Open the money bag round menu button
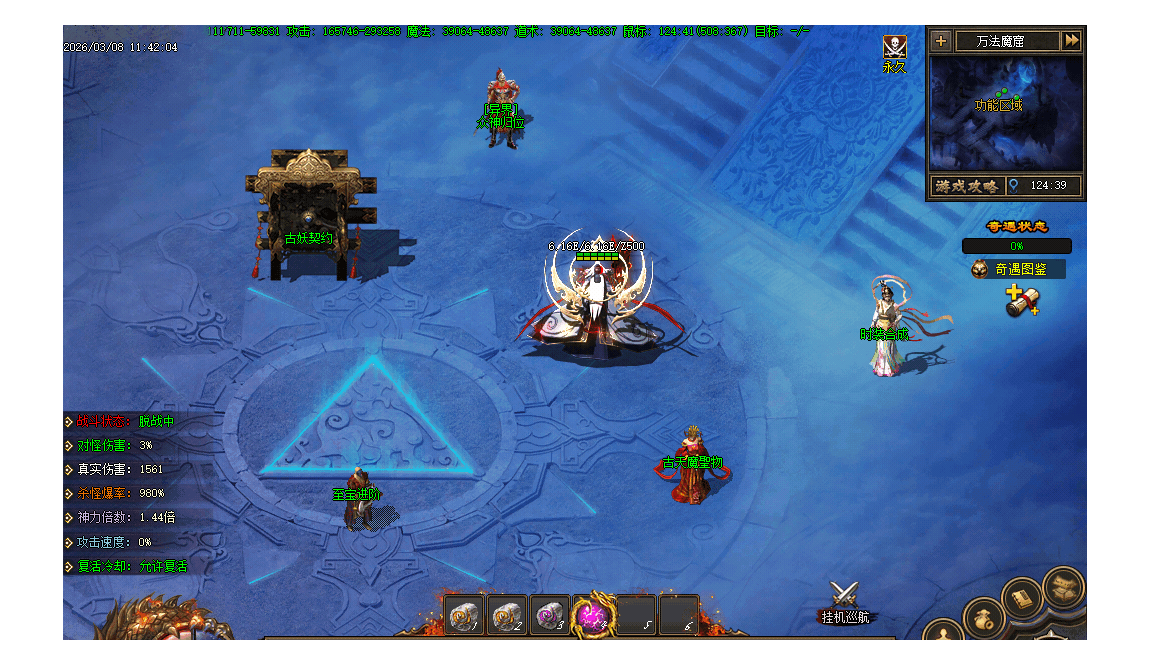This screenshot has height=664, width=1150. point(982,616)
